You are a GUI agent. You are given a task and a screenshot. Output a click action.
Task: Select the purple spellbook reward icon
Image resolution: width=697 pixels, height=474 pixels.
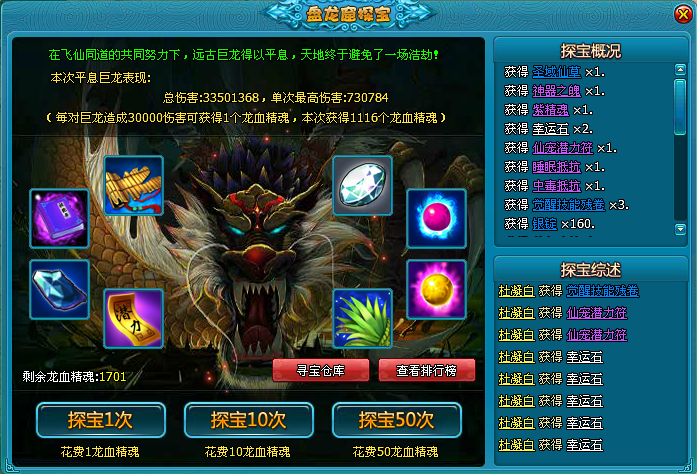coord(59,217)
